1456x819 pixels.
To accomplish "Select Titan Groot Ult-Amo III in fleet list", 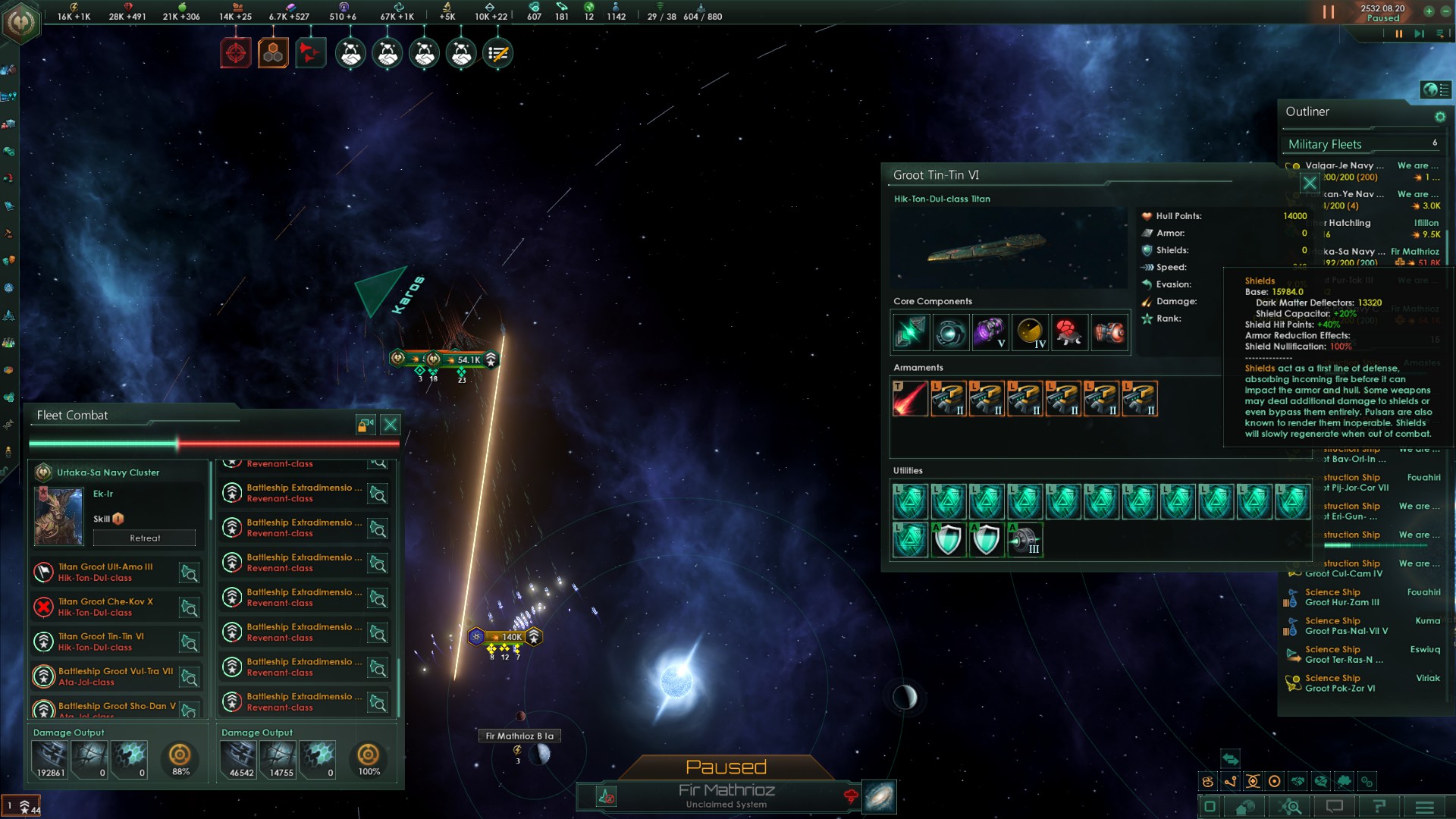I will pyautogui.click(x=106, y=572).
